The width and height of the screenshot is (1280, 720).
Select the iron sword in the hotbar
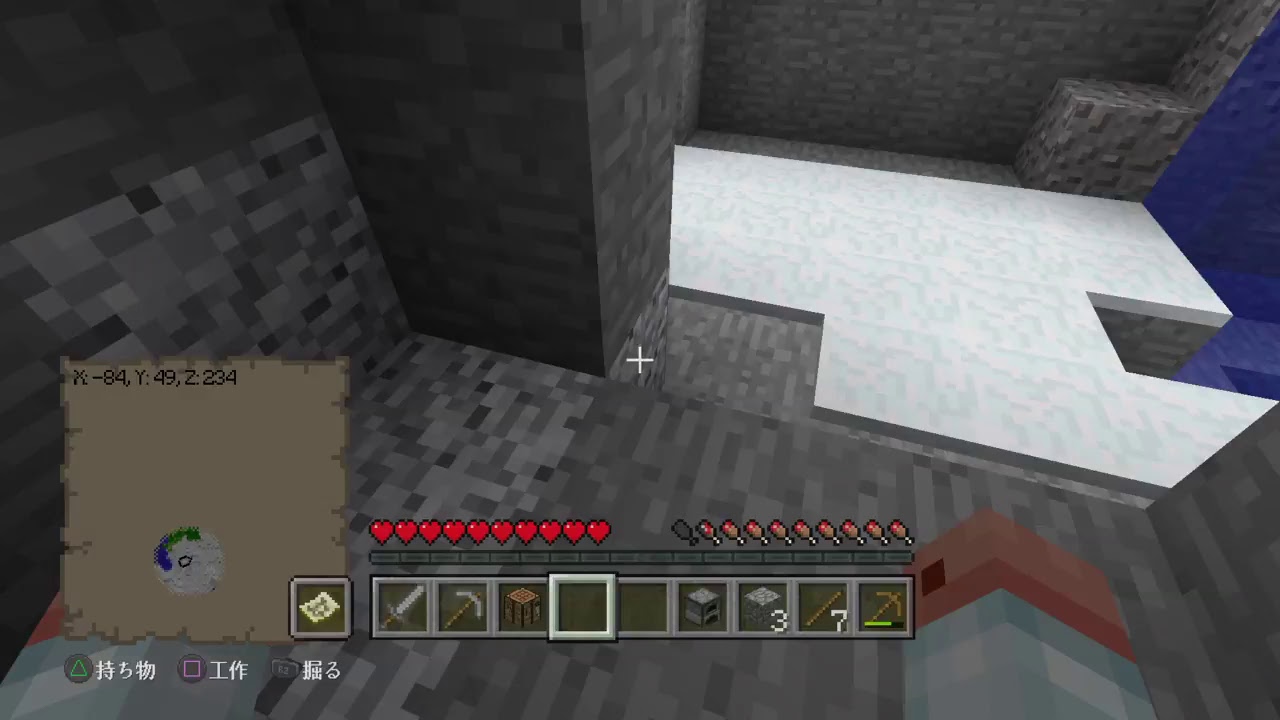[x=402, y=605]
